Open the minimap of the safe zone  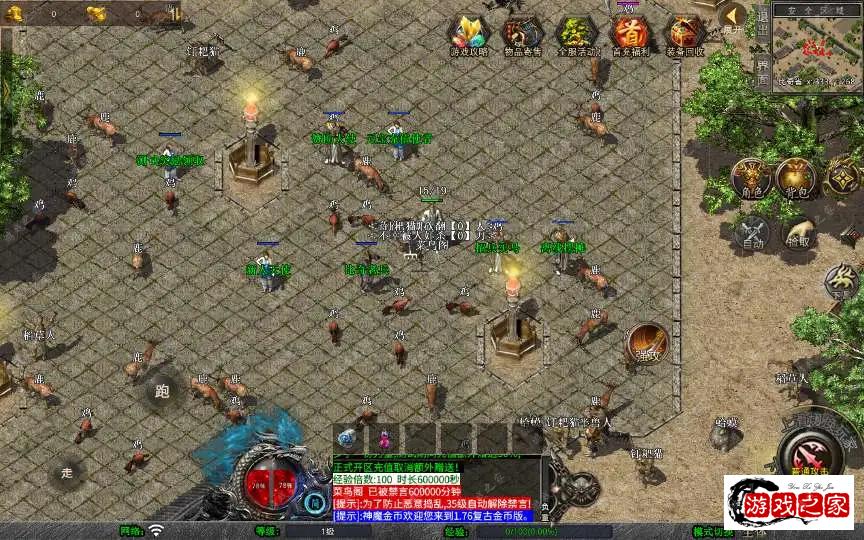818,47
